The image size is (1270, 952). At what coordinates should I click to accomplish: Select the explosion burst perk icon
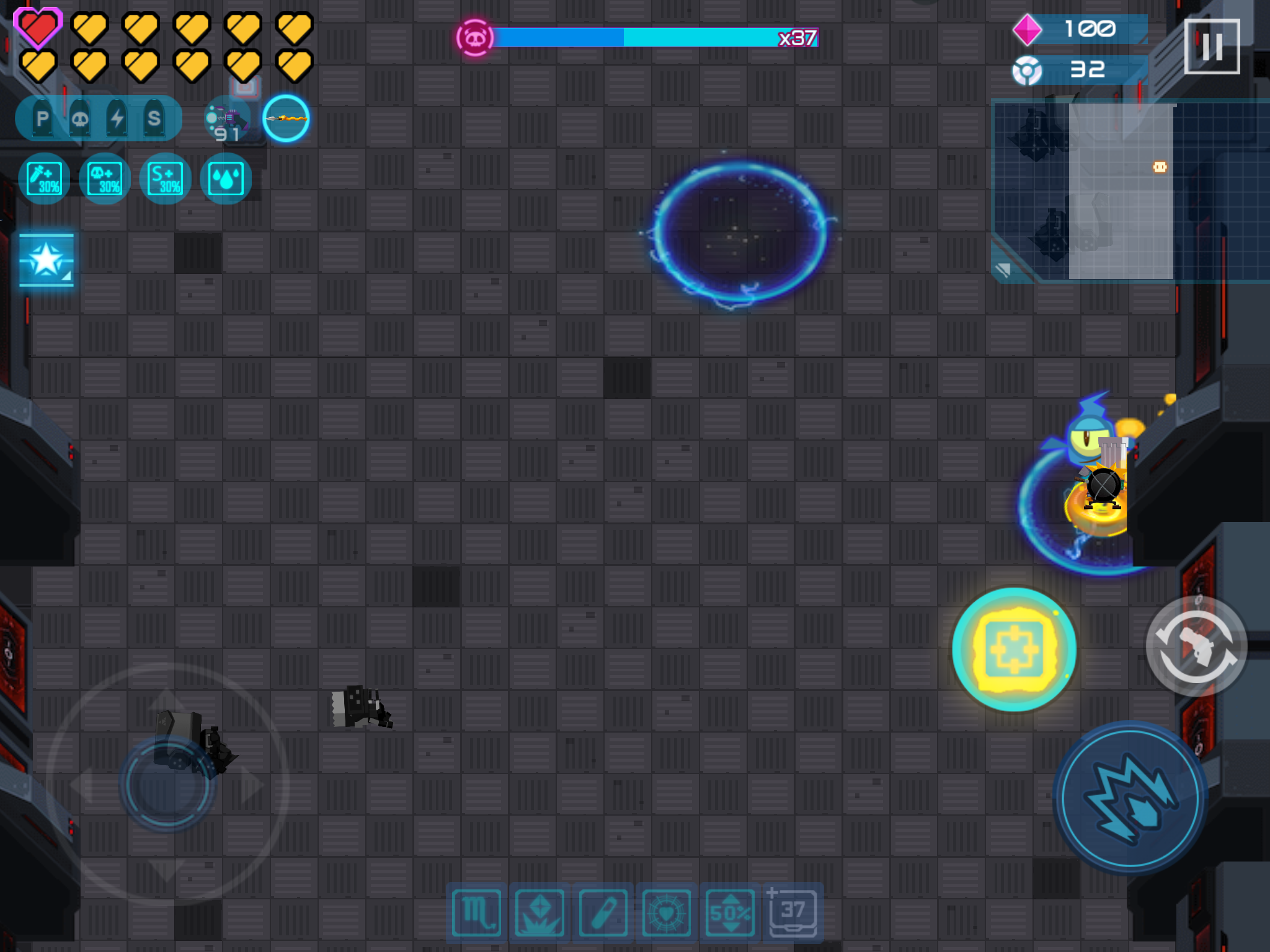[538, 911]
